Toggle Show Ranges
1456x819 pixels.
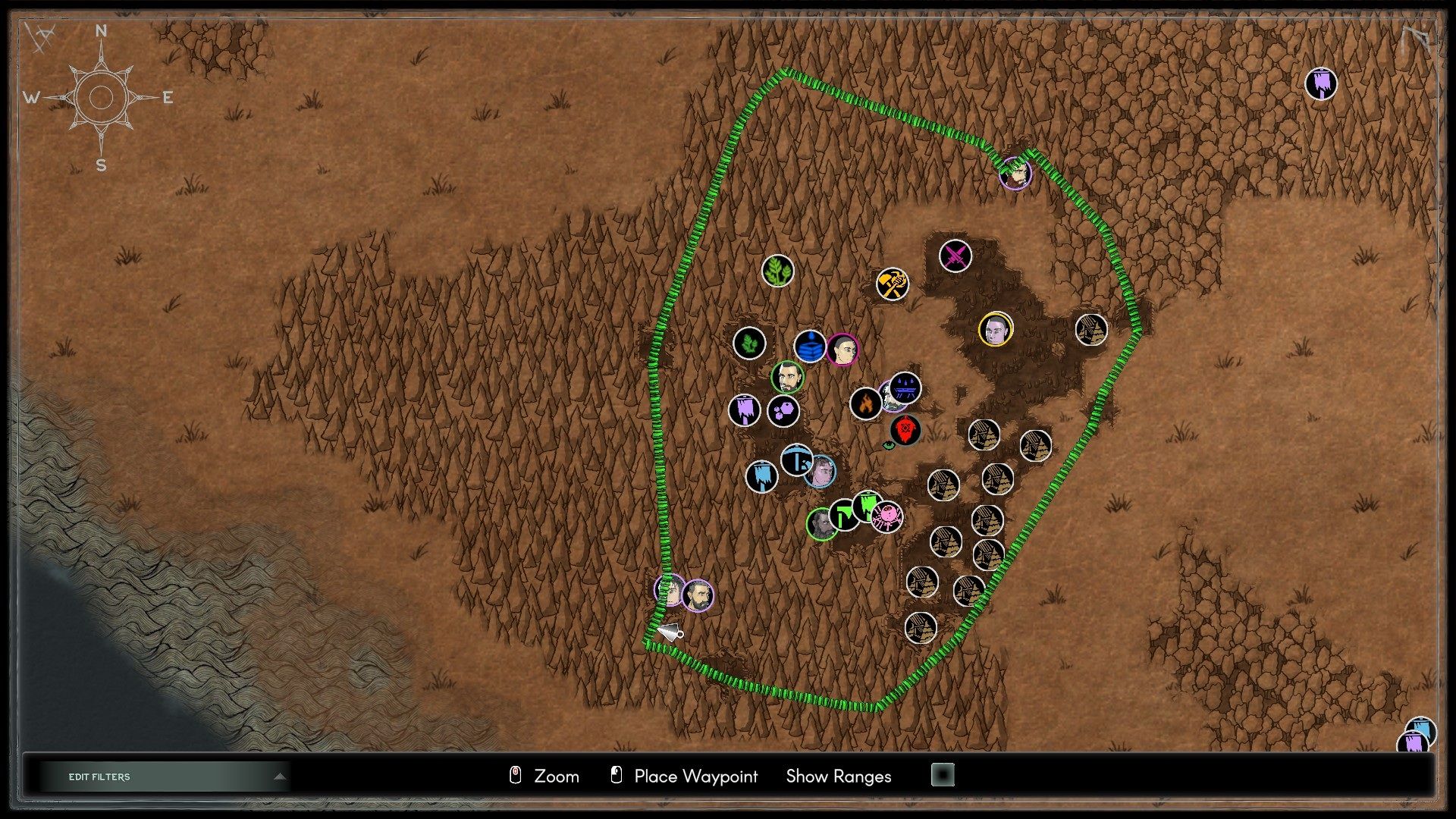[x=837, y=777]
